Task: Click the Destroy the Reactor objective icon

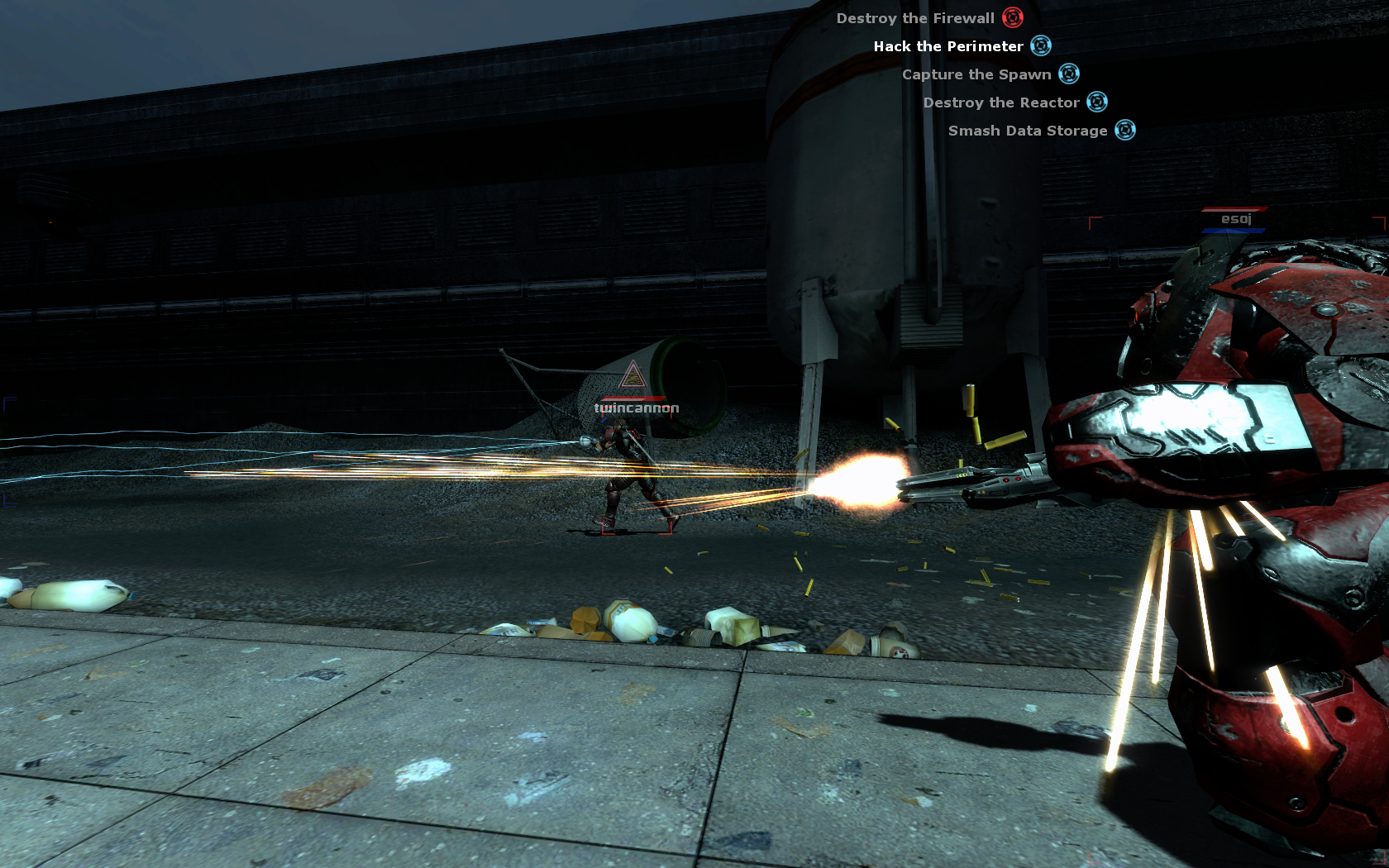Action: [x=1099, y=102]
